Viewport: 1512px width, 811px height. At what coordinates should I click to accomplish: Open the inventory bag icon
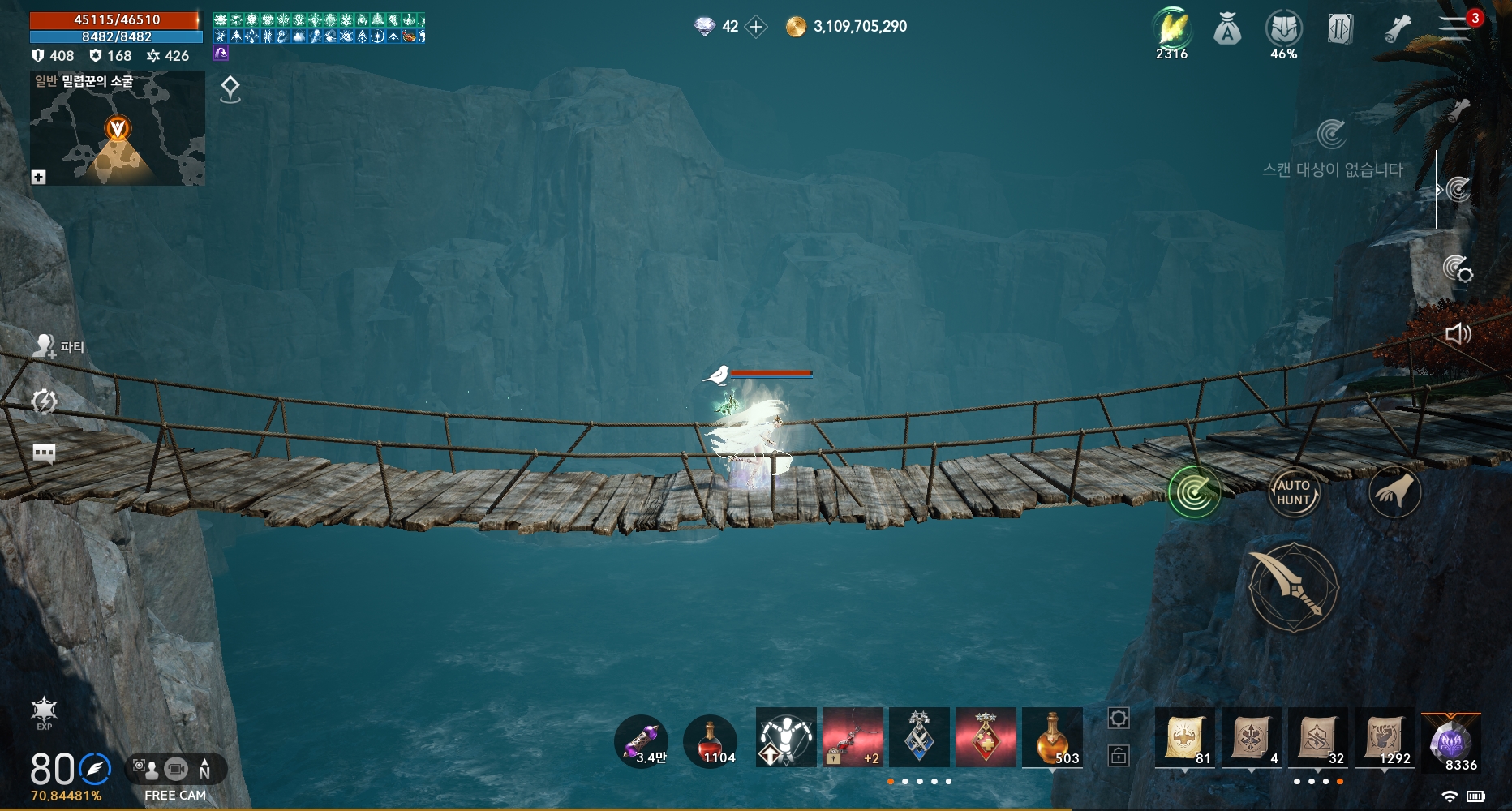[x=1227, y=31]
